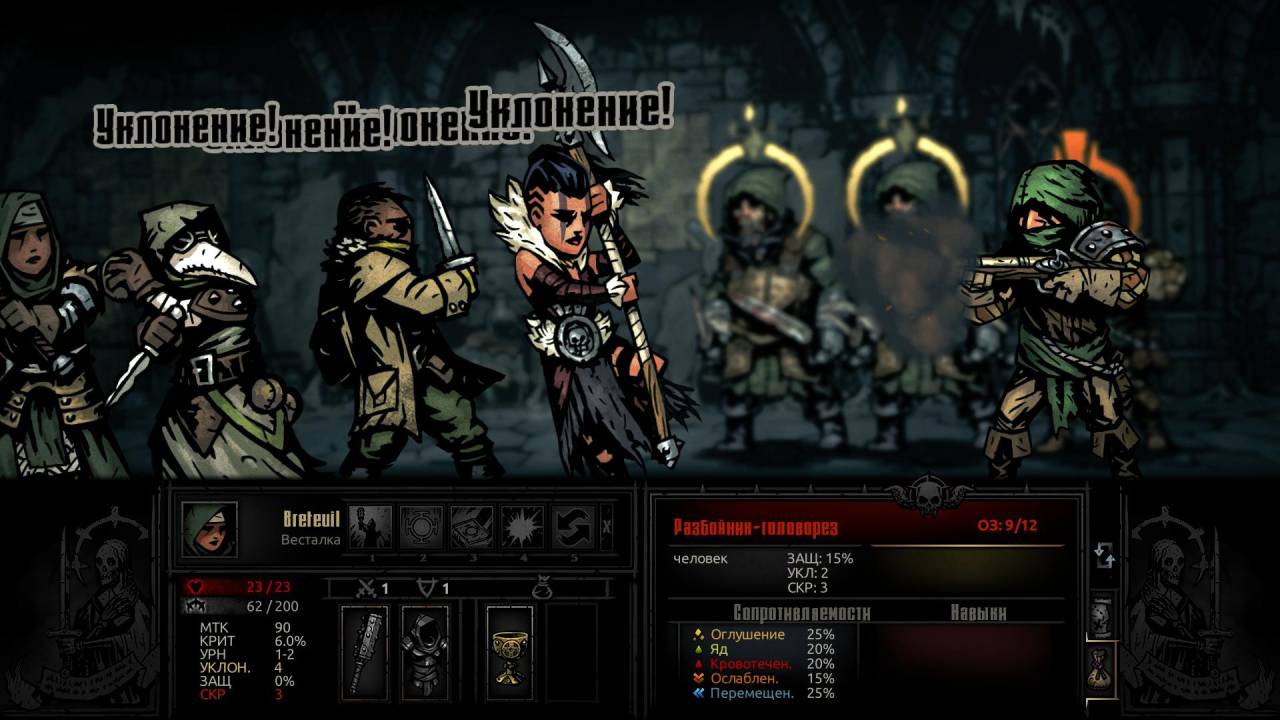Choose the third skill showing a holy book
The width and height of the screenshot is (1280, 720).
pyautogui.click(x=472, y=527)
